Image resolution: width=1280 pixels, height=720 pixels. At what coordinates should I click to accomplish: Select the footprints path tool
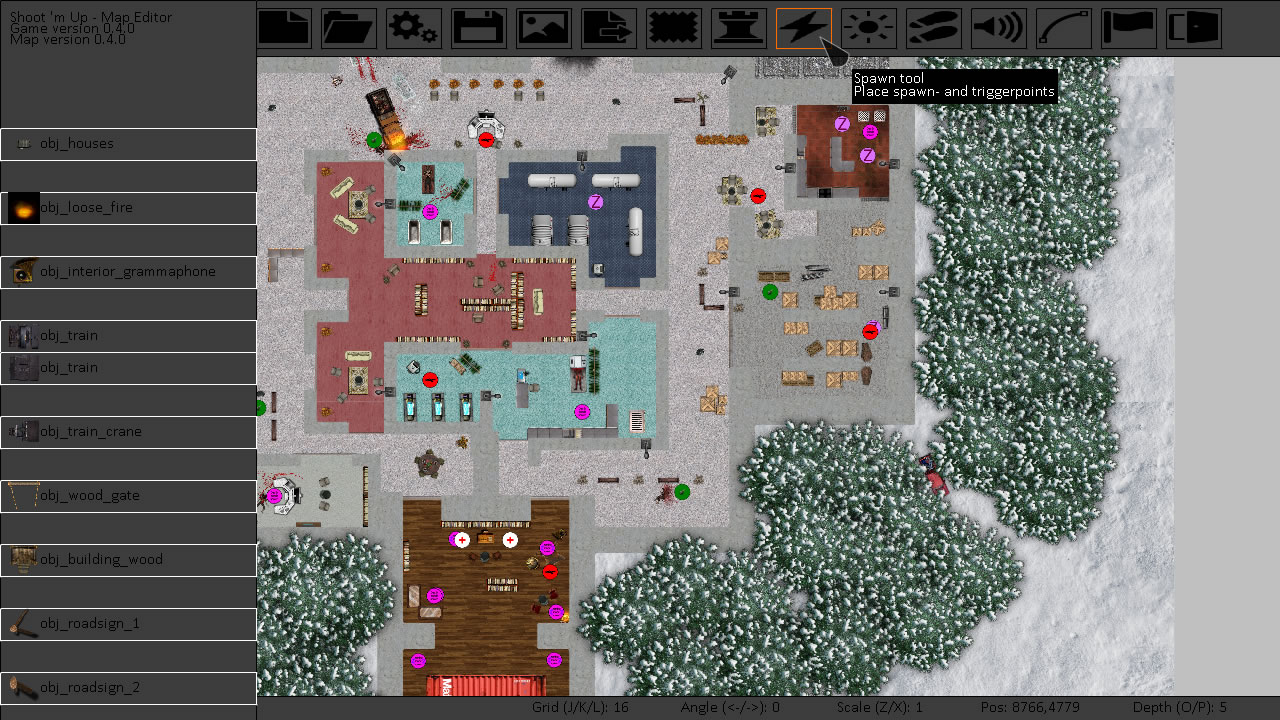click(x=933, y=28)
